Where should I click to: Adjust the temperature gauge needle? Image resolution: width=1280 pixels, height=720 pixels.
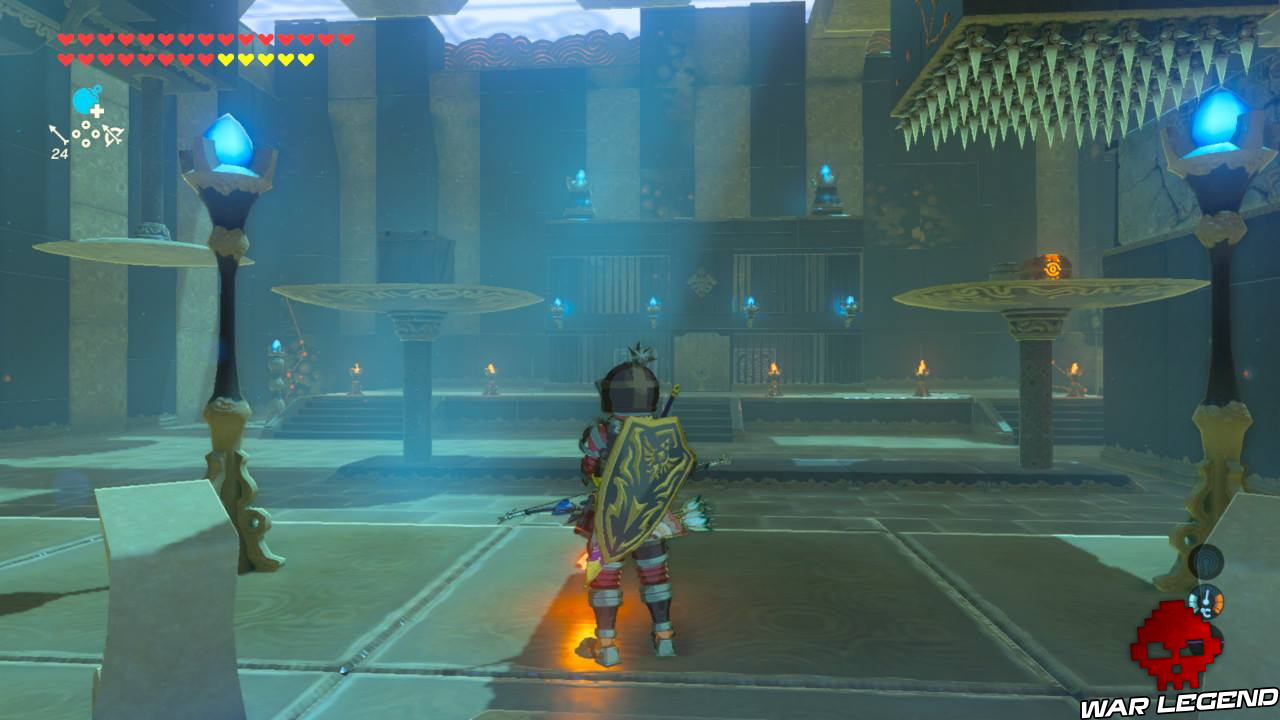1207,597
